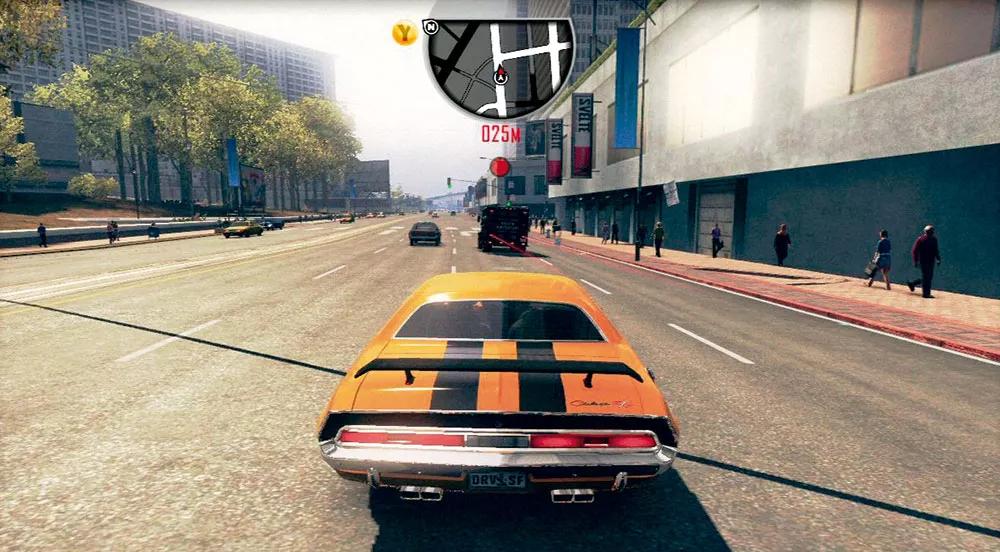Select the player arrow on the minimap
This screenshot has width=1000, height=552.
point(500,76)
